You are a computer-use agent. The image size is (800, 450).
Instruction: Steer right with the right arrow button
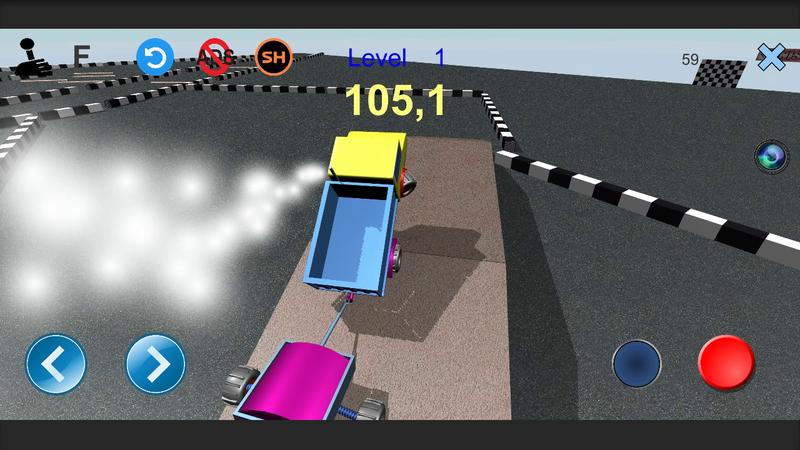click(156, 364)
